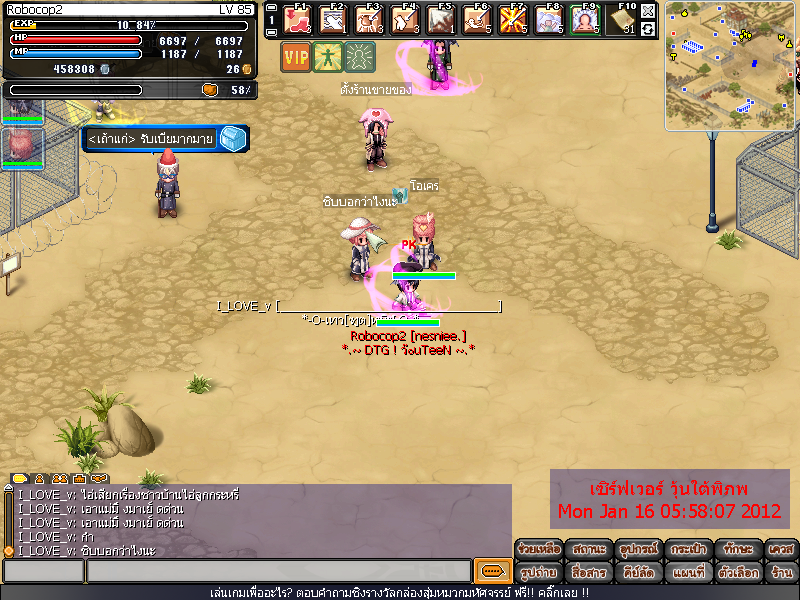Open the เควส (Quest) log
Viewport: 800px width, 600px height.
pyautogui.click(x=781, y=550)
